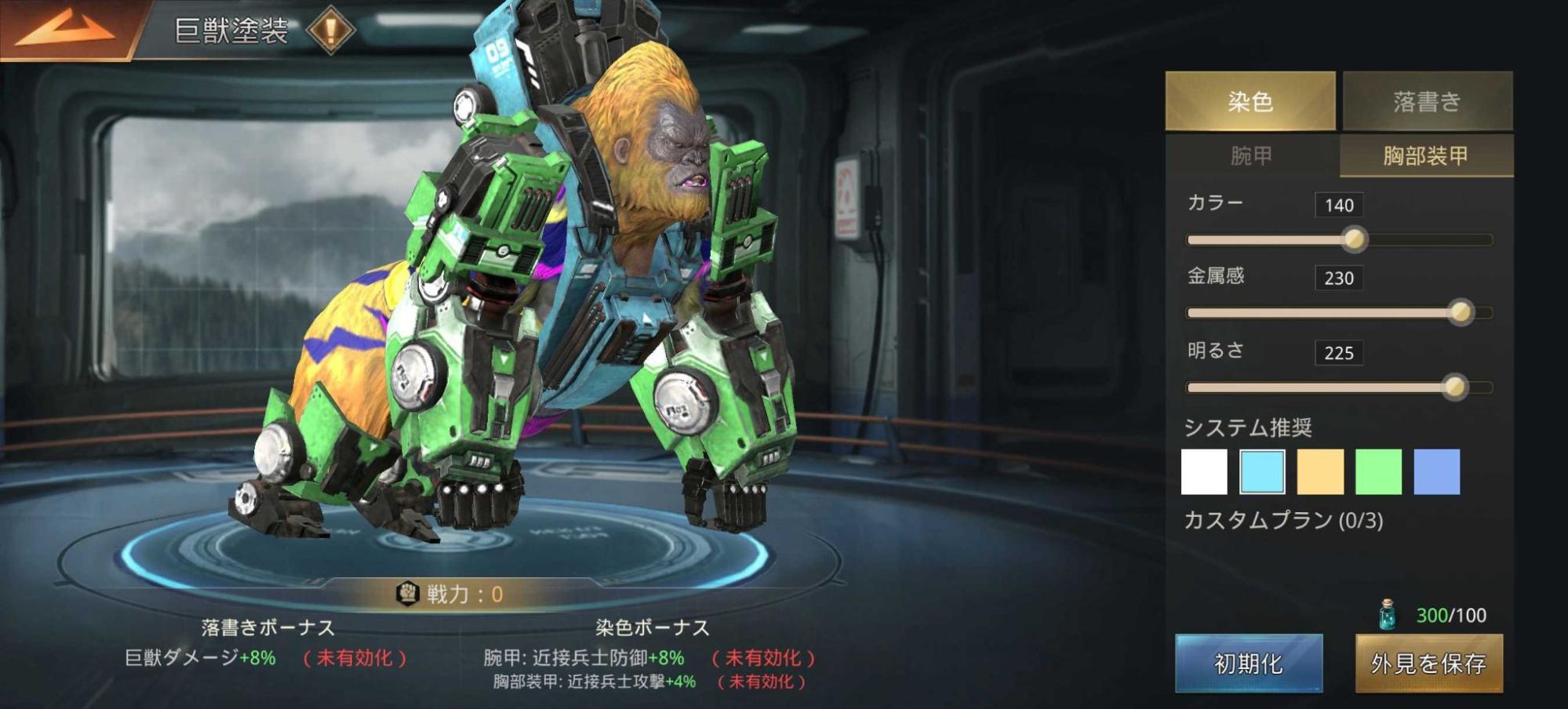Select the 染色 tab
This screenshot has height=709, width=1568.
tap(1249, 100)
